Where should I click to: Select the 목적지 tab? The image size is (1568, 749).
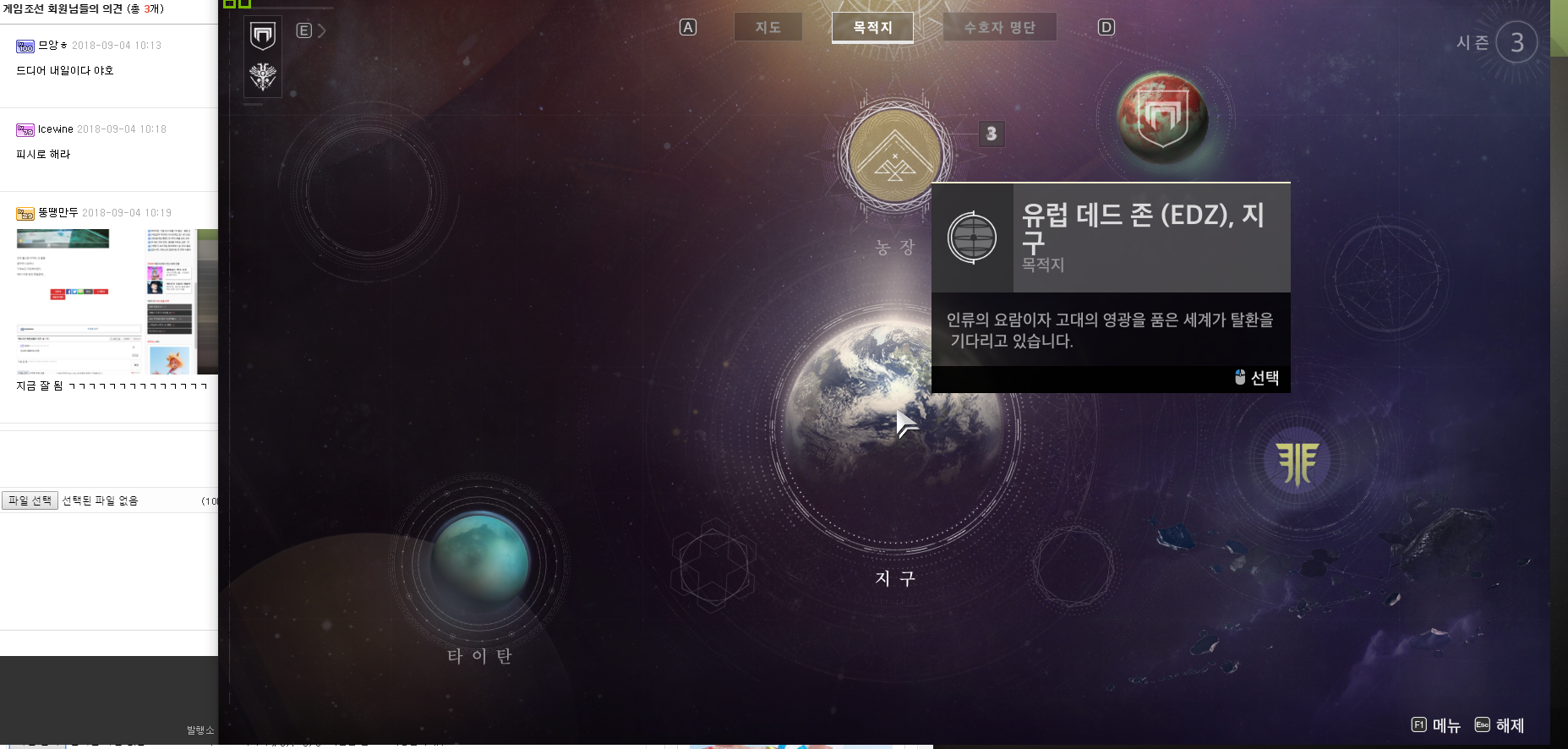click(x=872, y=27)
